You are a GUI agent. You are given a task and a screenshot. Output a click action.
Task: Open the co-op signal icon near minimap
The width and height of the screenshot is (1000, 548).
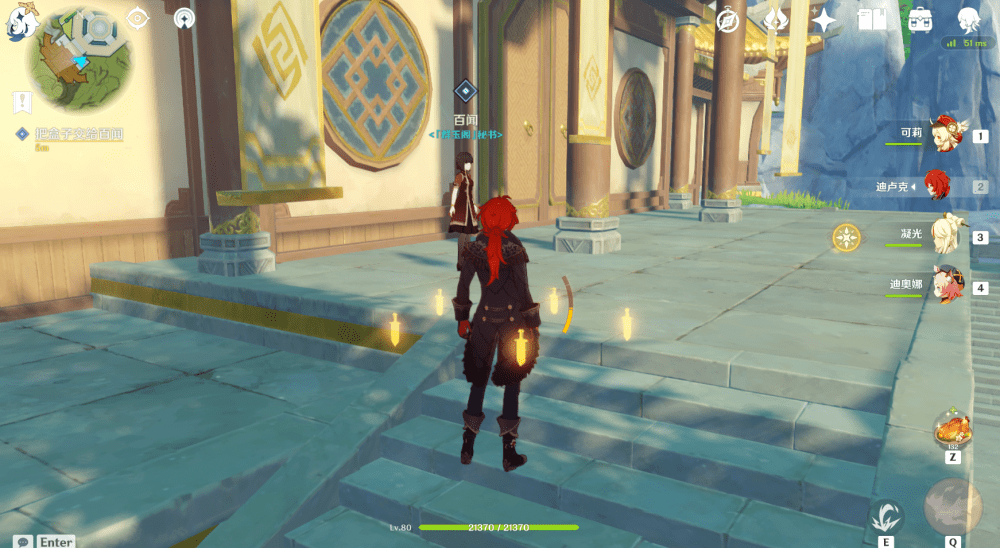184,19
